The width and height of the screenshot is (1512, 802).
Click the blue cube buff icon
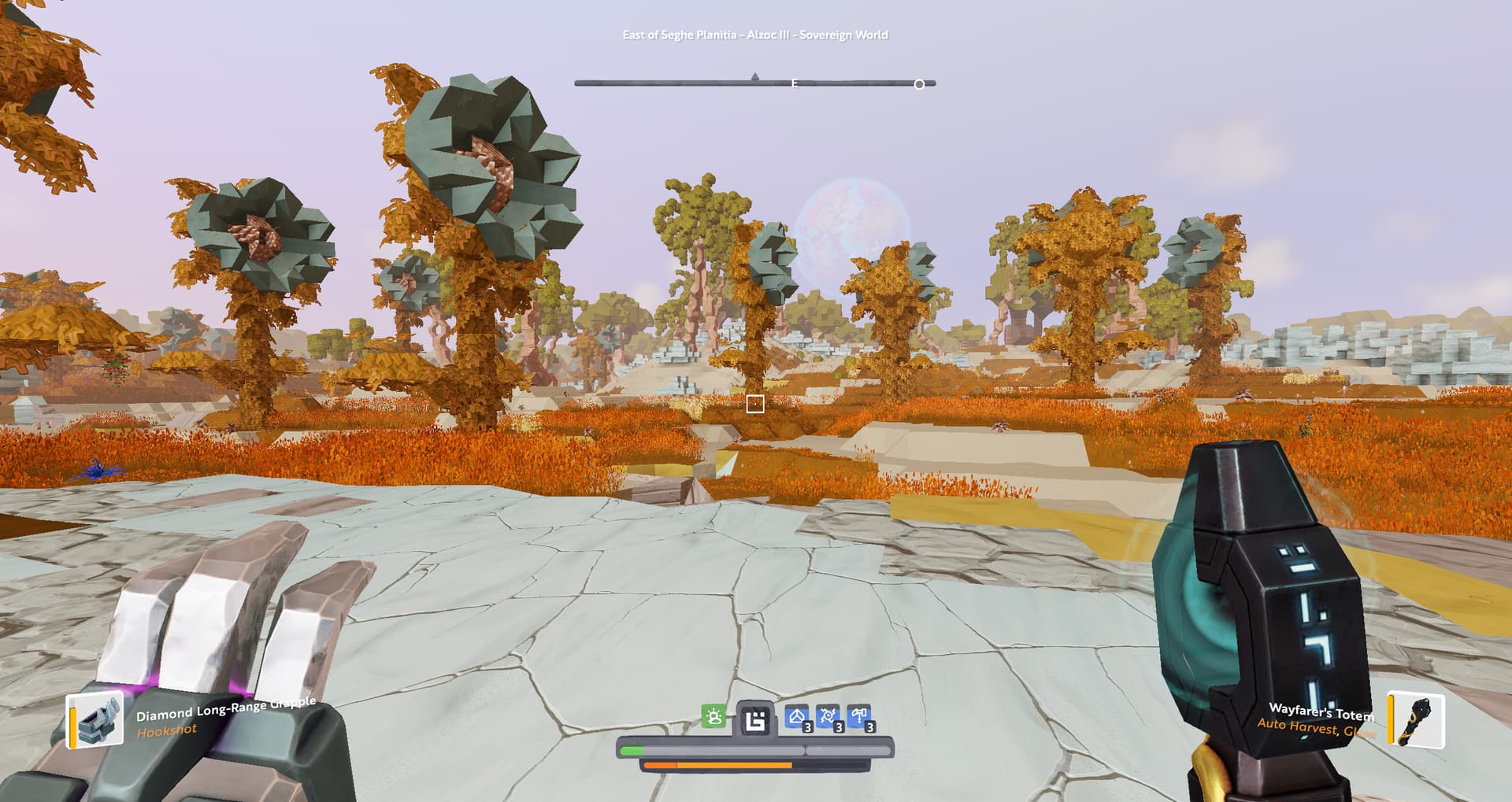(x=798, y=717)
